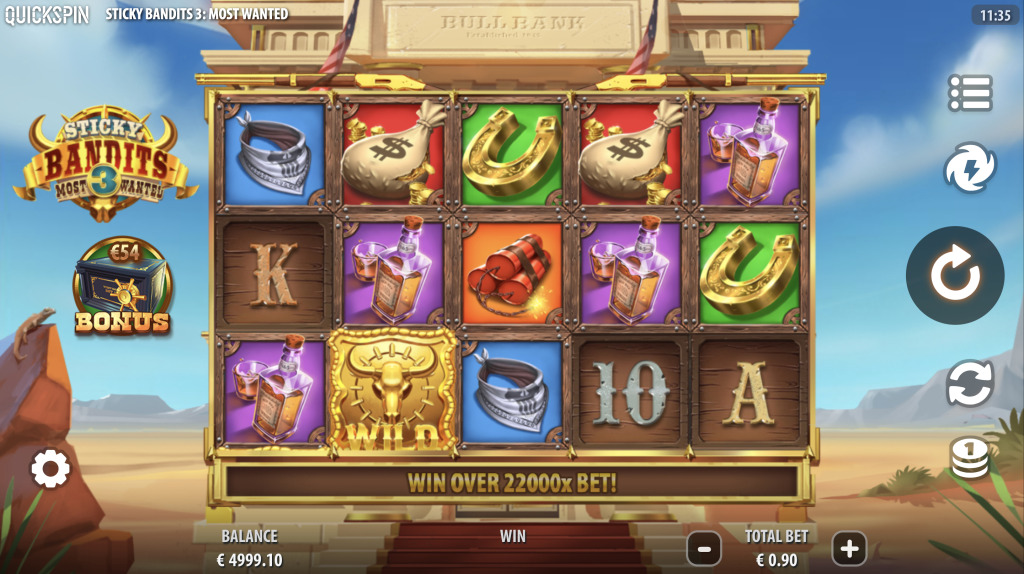The width and height of the screenshot is (1024, 574).
Task: Increase total bet with the plus button
Action: [x=849, y=548]
